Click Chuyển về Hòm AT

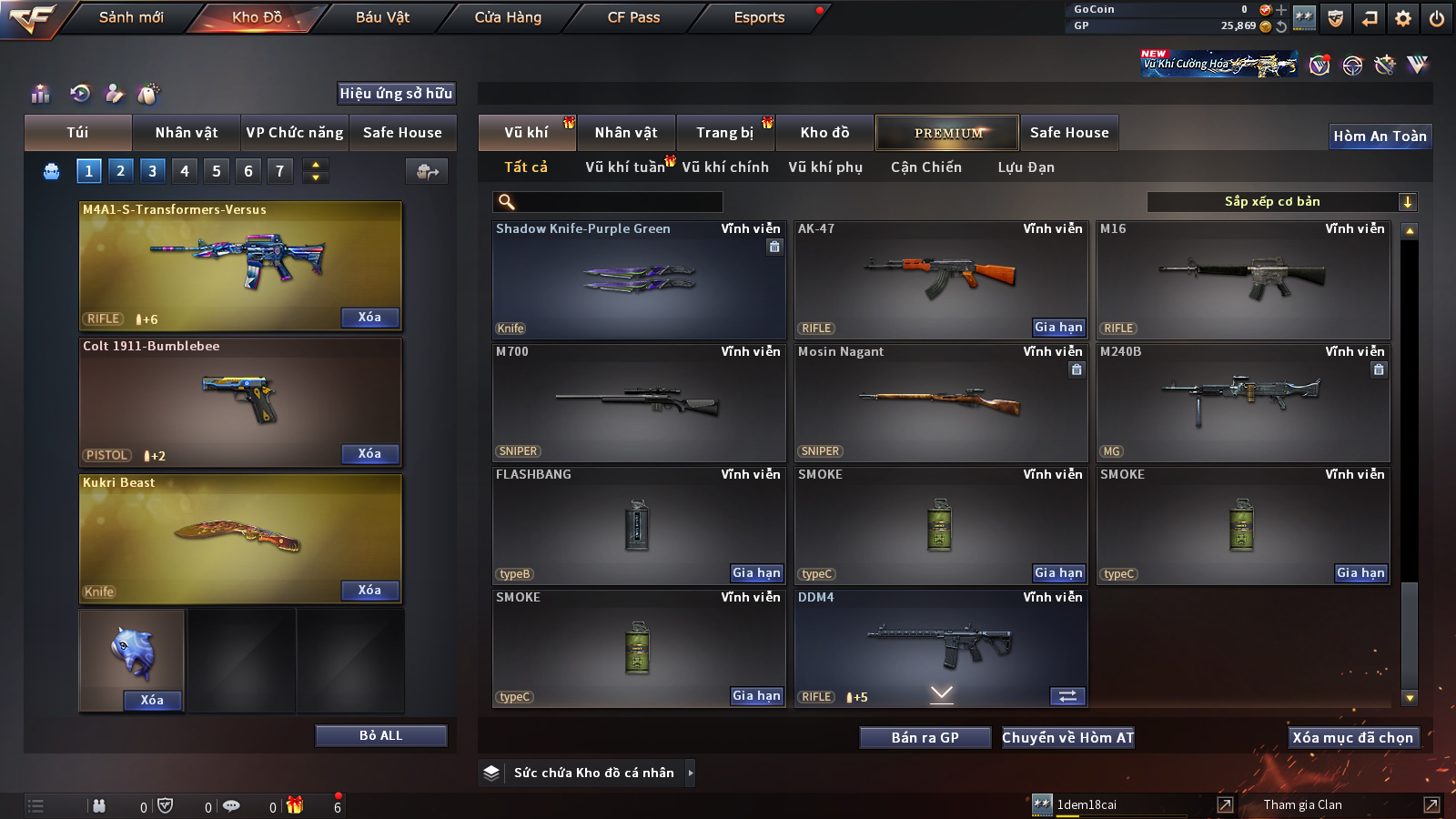pyautogui.click(x=1067, y=738)
